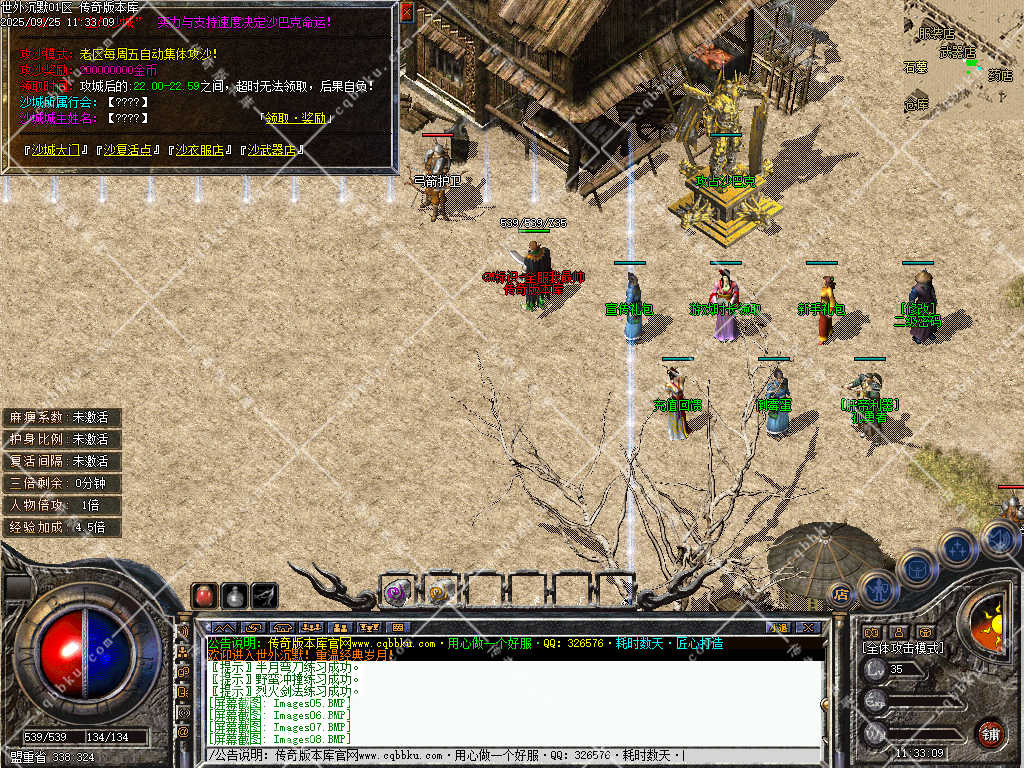This screenshot has height=768, width=1024.
Task: Use the red health potion quick slot
Action: click(x=204, y=596)
